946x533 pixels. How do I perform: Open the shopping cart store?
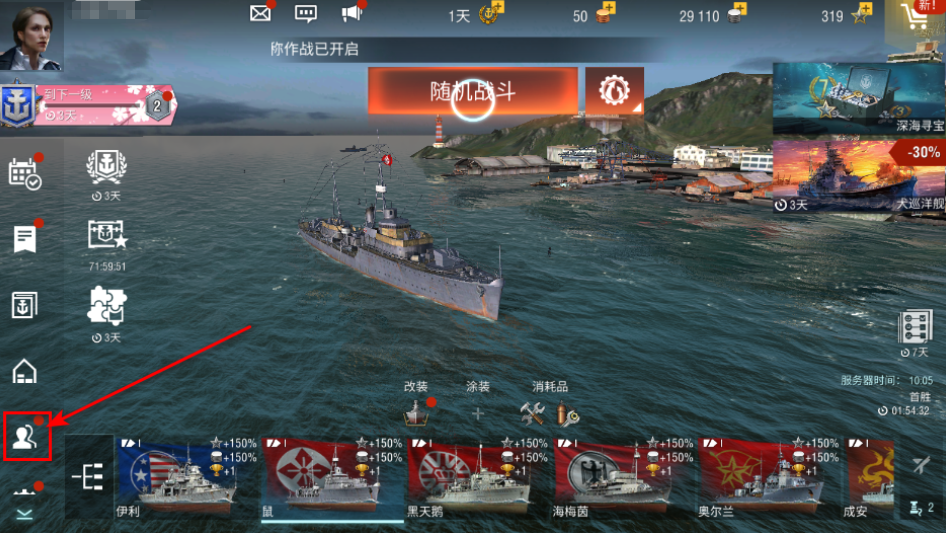tap(915, 18)
